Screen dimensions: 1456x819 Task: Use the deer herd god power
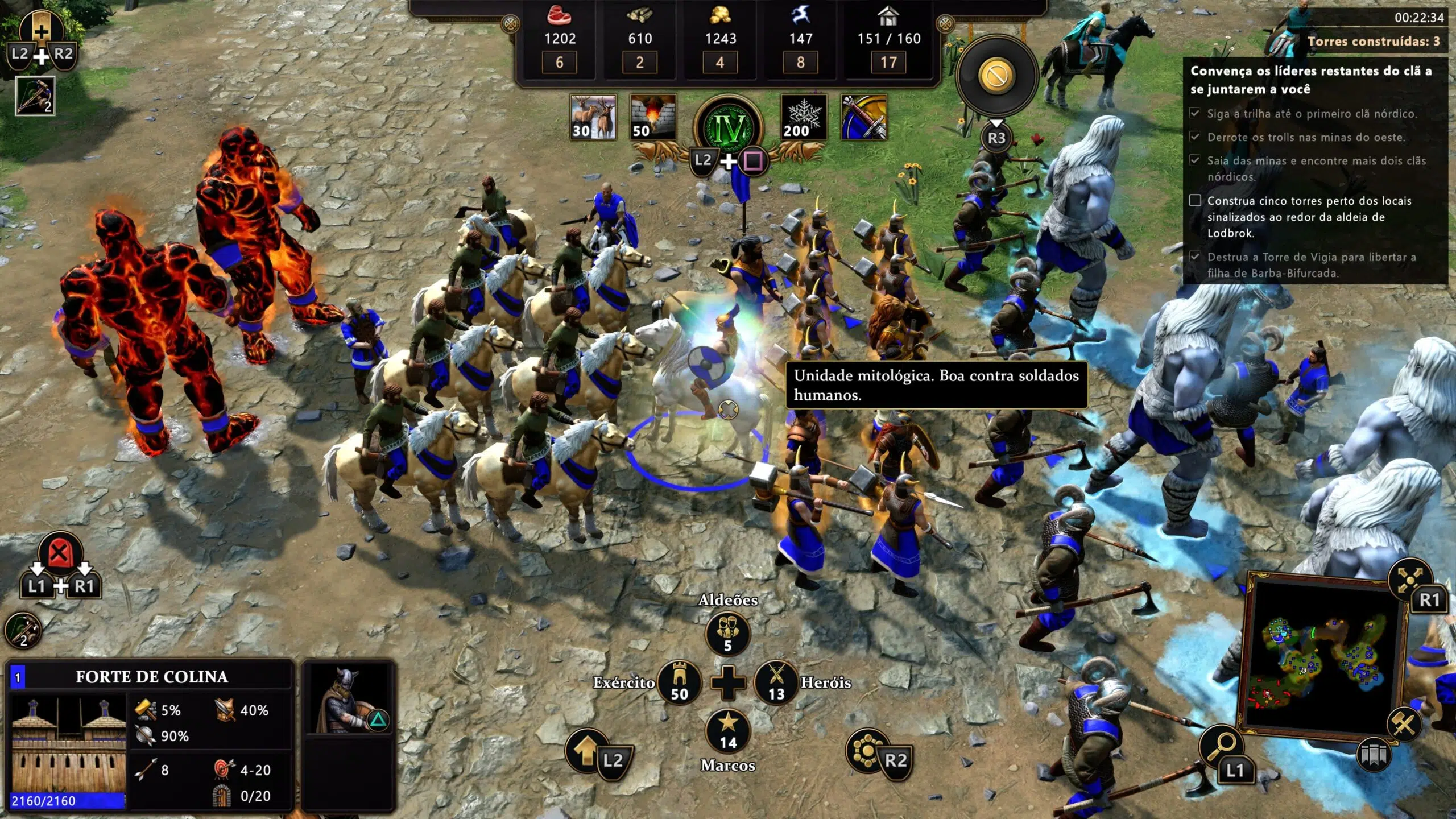[x=593, y=117]
